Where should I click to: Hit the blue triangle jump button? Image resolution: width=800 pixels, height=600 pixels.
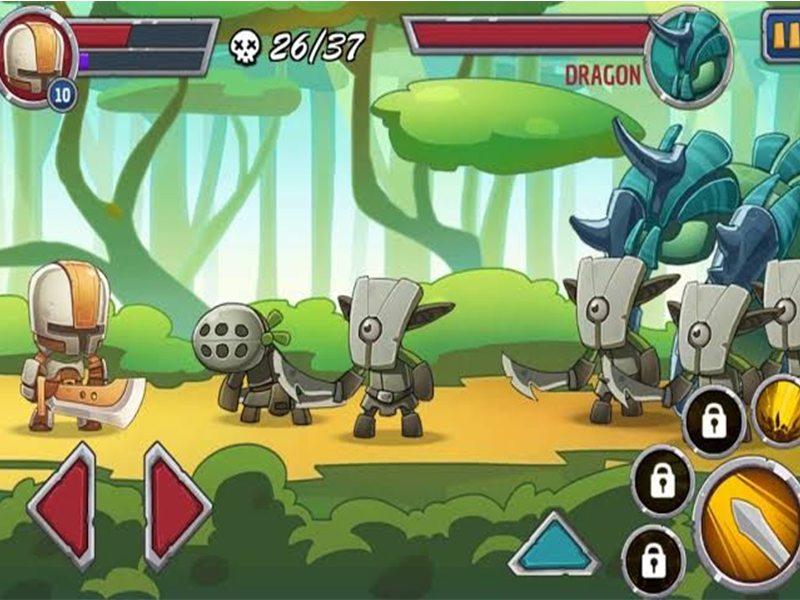553,545
